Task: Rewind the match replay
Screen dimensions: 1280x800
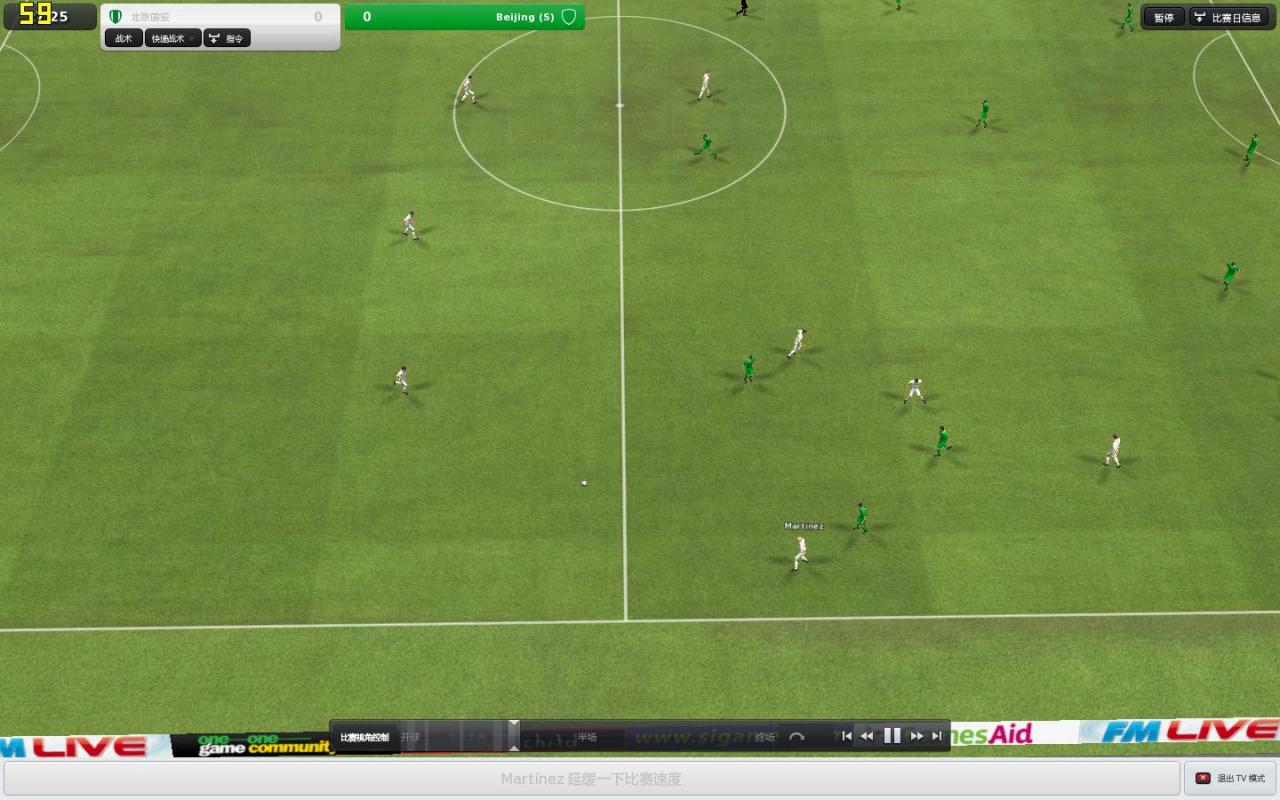Action: coord(867,736)
